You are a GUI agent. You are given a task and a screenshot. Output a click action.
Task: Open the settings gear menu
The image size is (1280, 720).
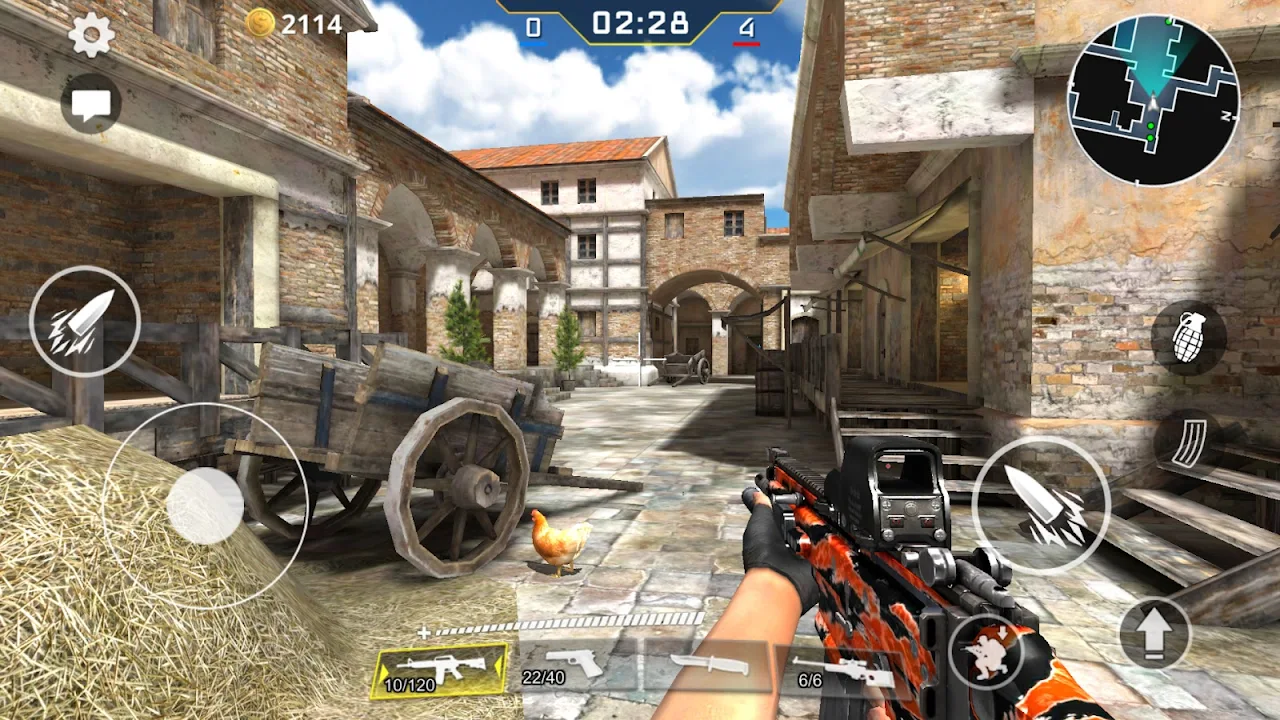pos(91,37)
